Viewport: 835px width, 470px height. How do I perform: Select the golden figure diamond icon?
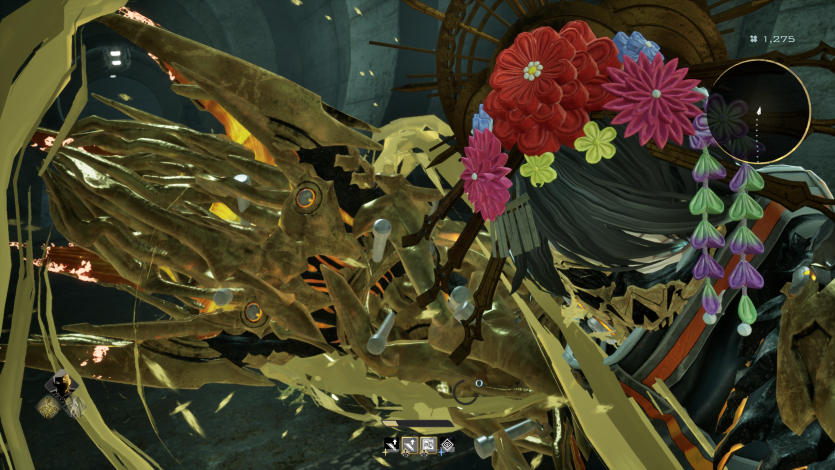point(49,405)
